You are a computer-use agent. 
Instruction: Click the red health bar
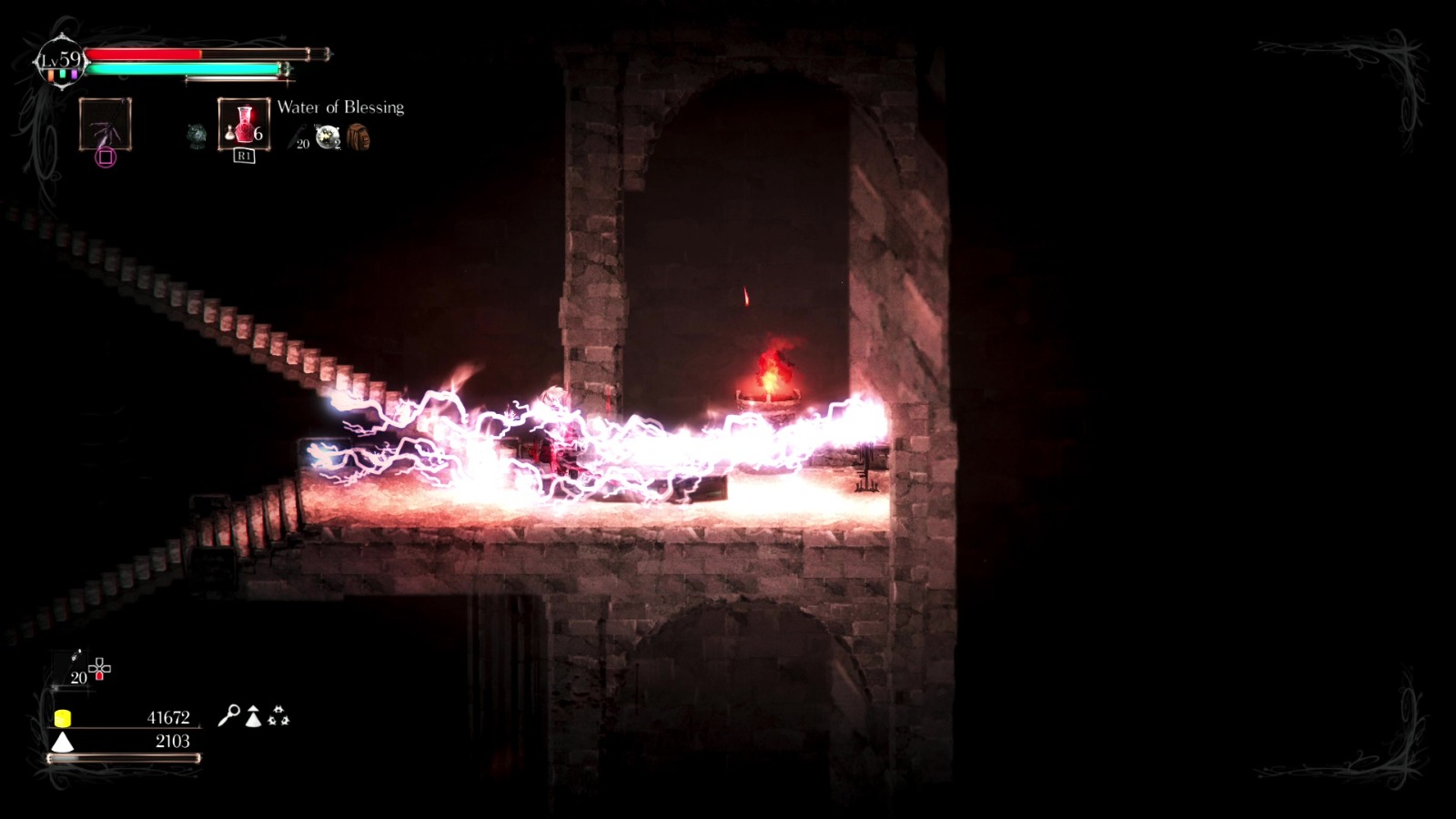coord(144,54)
